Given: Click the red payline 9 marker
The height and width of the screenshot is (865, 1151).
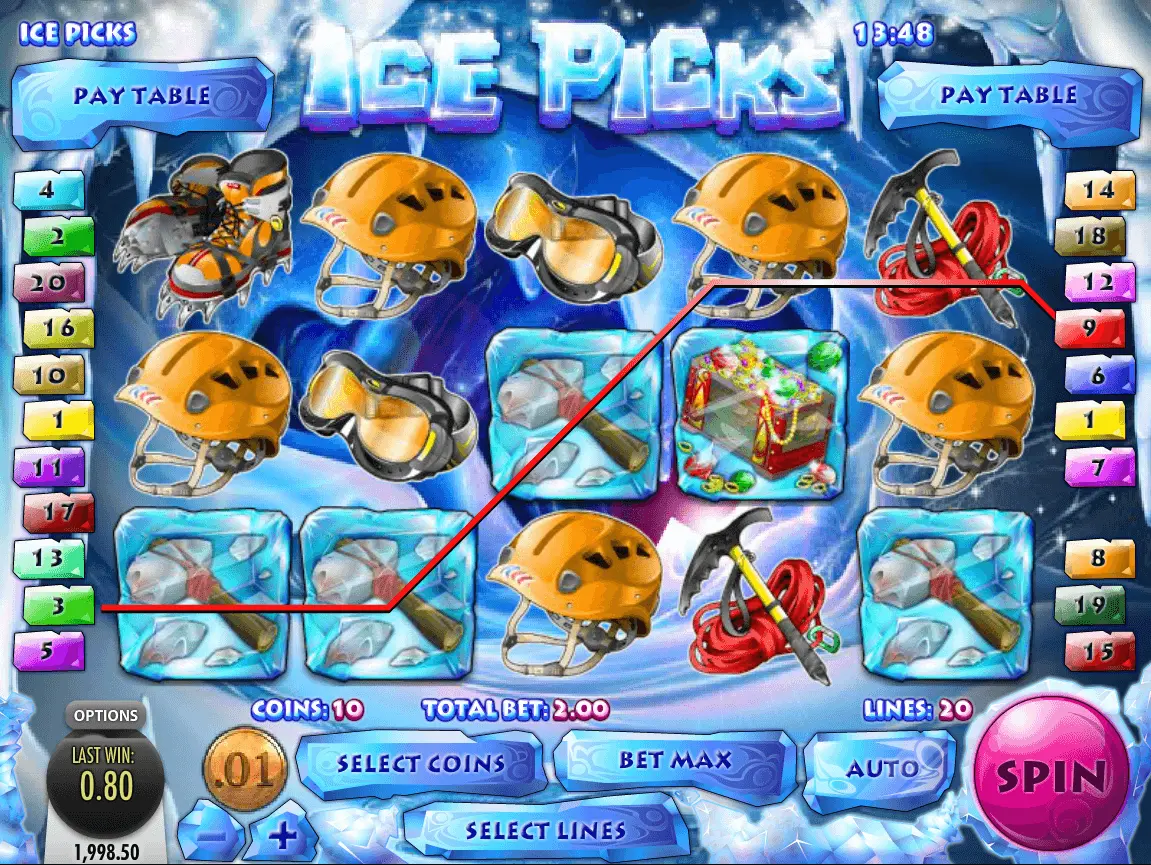Looking at the screenshot, I should [1089, 327].
